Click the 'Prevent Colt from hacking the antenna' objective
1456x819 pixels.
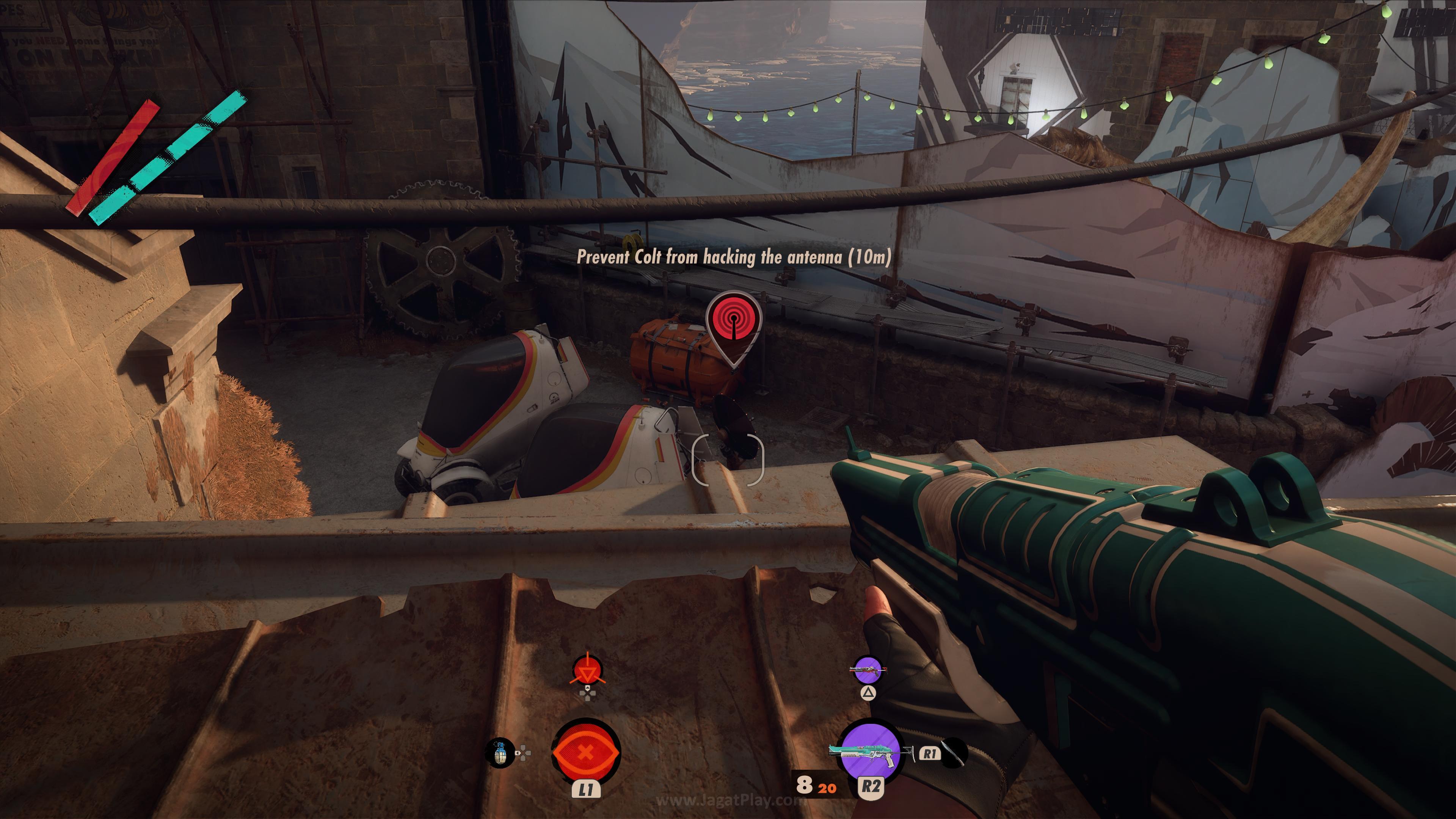click(x=734, y=257)
